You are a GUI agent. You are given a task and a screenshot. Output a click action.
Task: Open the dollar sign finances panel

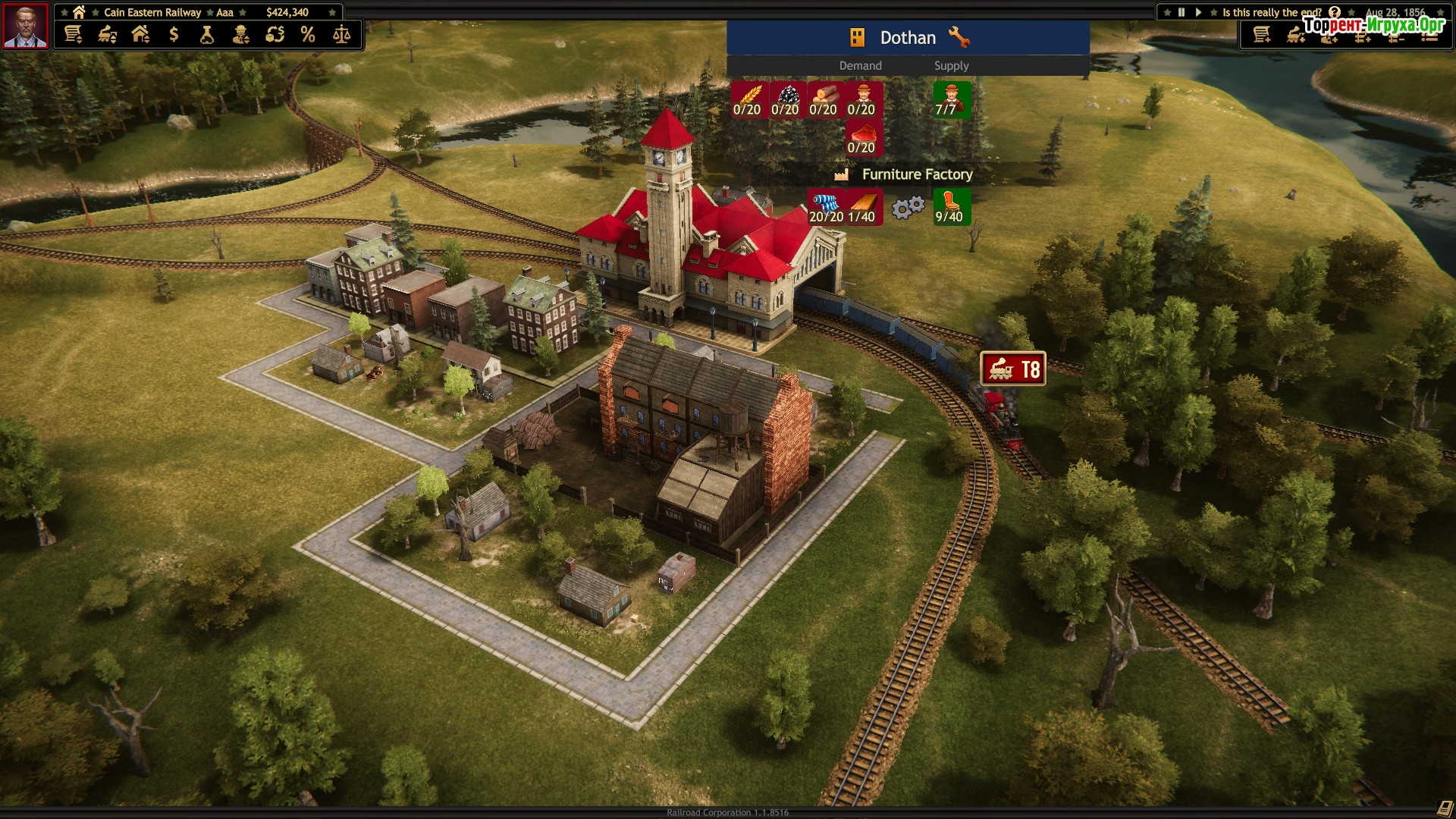(x=174, y=34)
